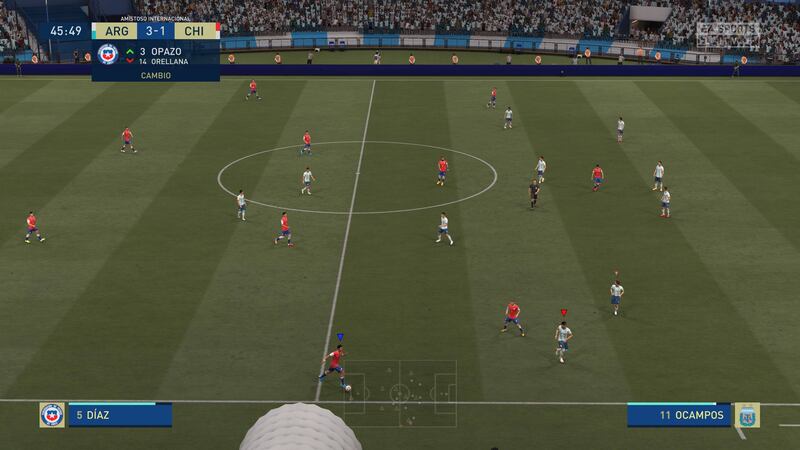The height and width of the screenshot is (450, 800).
Task: Select the 11 Ocampos player name panel
Action: pos(679,415)
